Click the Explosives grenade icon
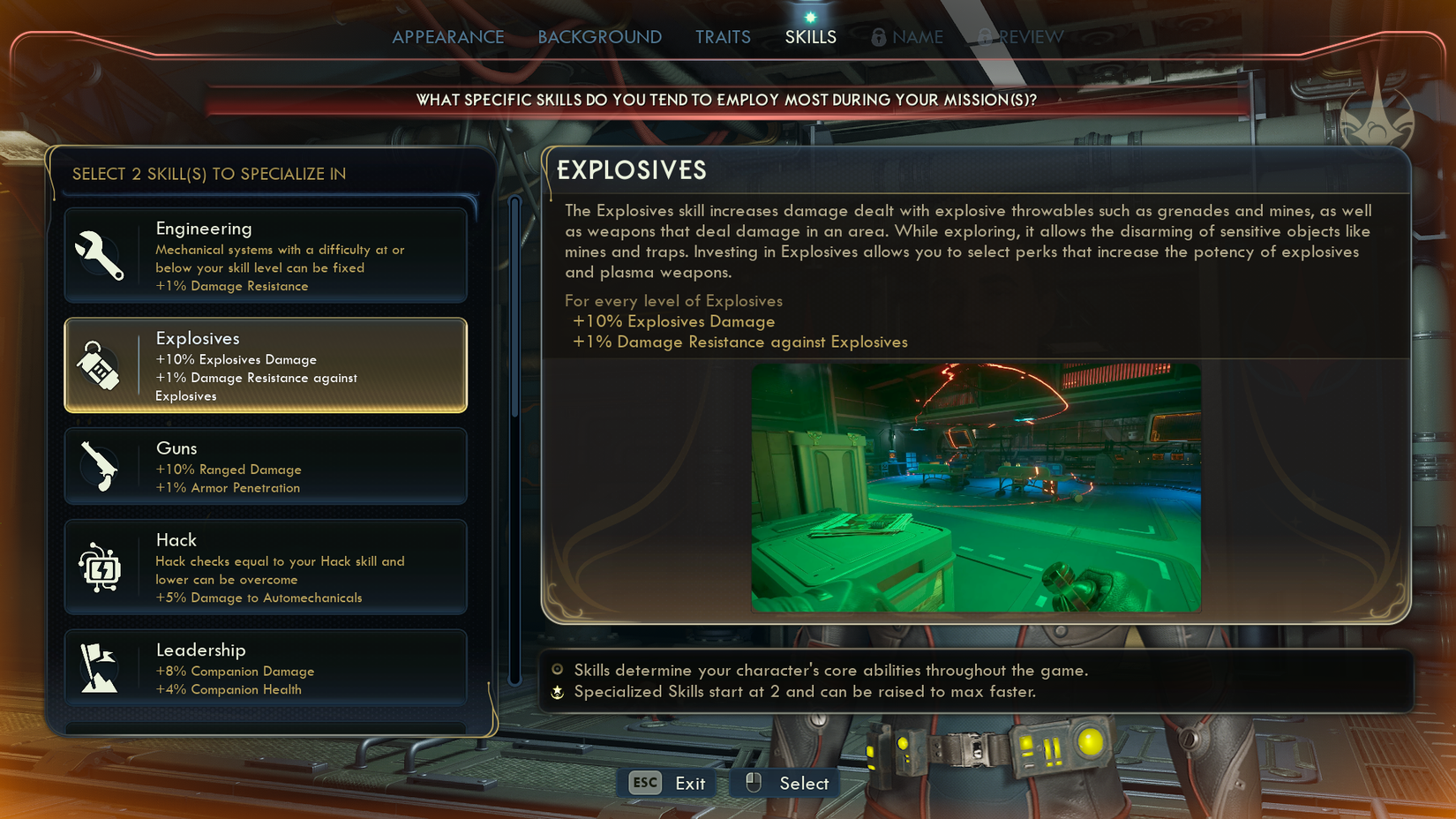This screenshot has width=1456, height=819. pyautogui.click(x=100, y=364)
